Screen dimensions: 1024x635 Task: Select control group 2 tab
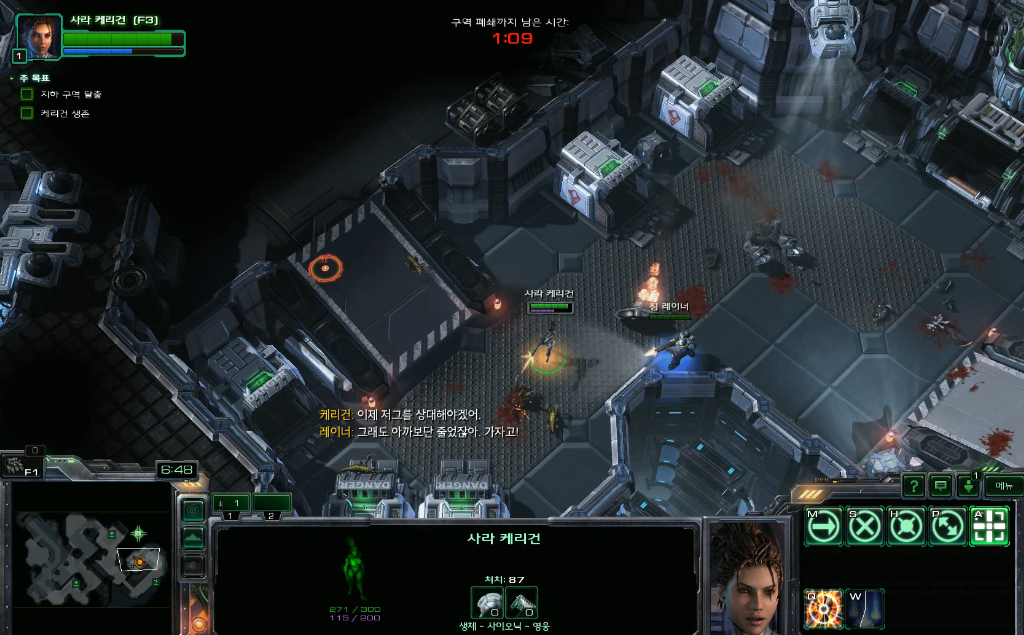(x=271, y=503)
